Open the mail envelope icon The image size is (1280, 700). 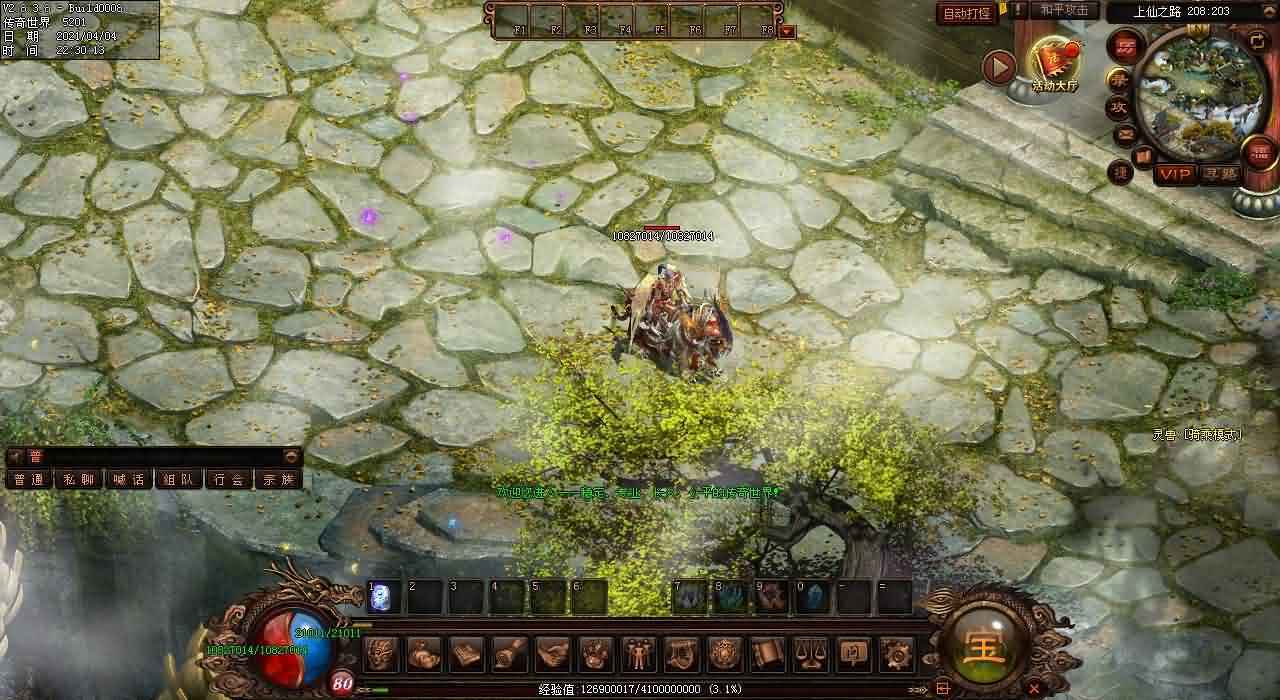click(x=1125, y=133)
